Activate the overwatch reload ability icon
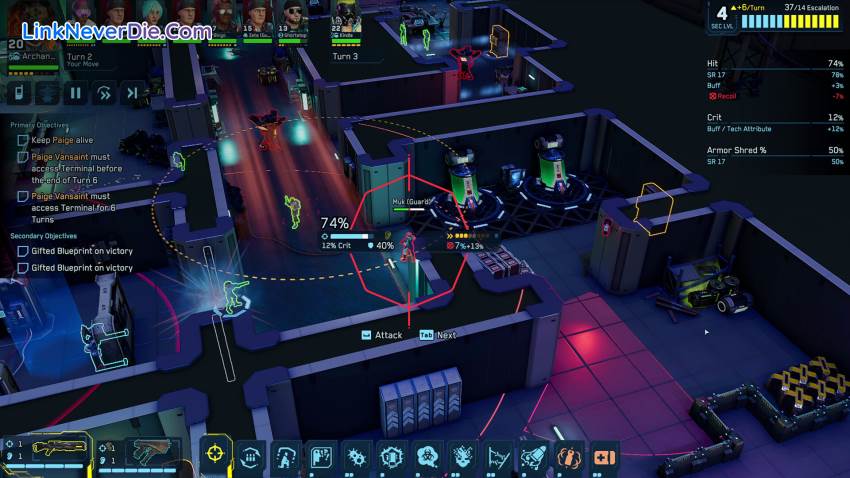Screen dimensions: 850x478 [250, 456]
